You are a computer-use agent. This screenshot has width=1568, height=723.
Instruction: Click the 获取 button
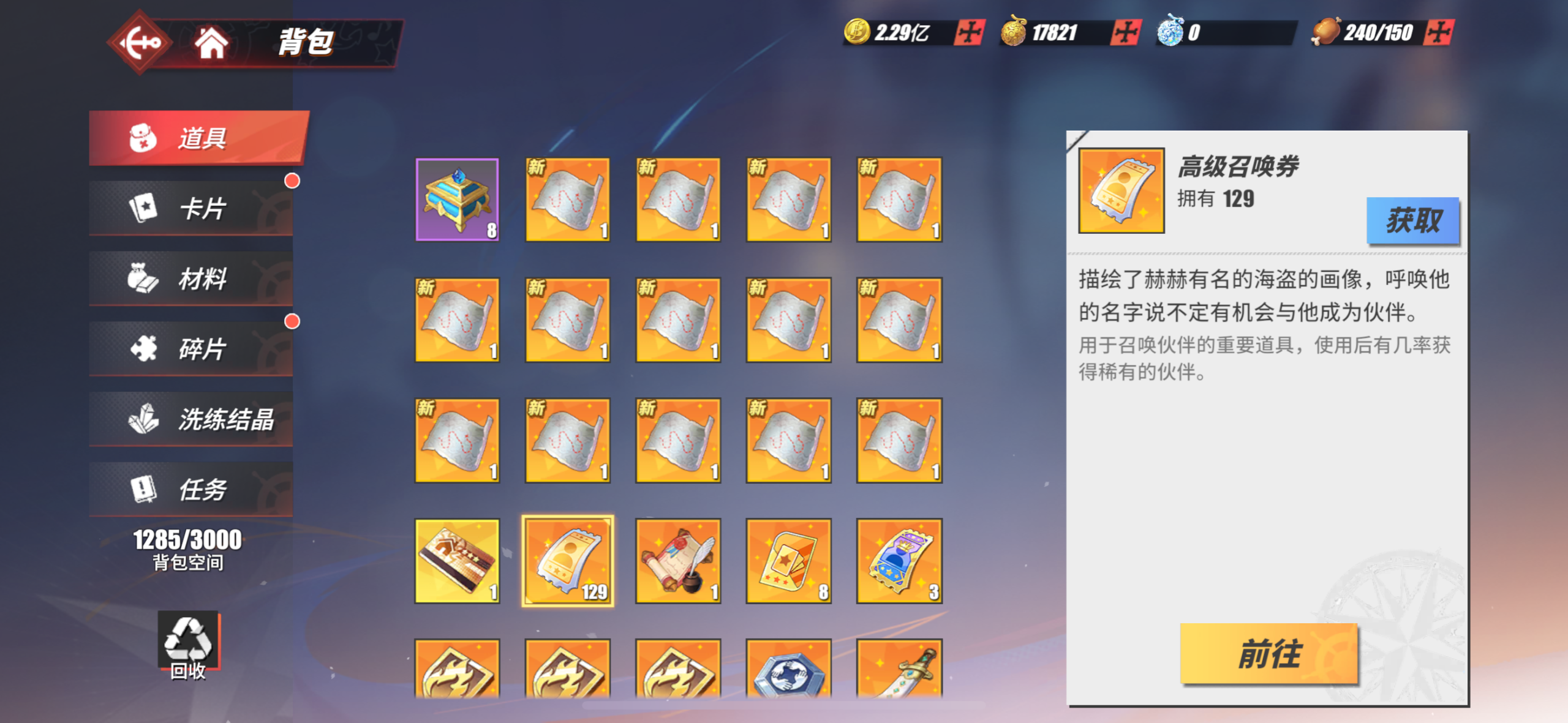coord(1412,221)
